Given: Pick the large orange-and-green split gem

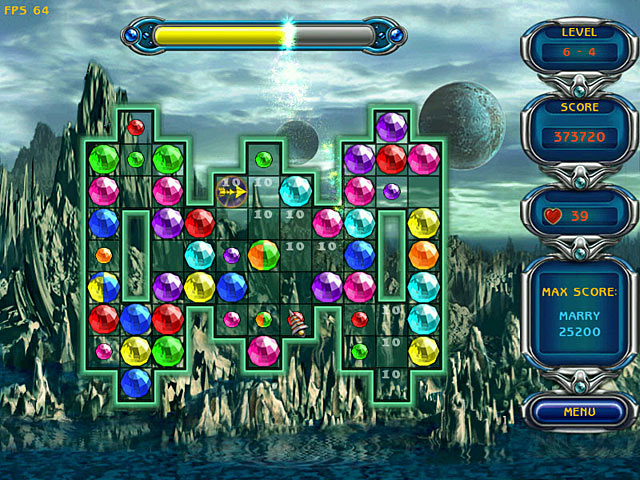Looking at the screenshot, I should 263,255.
